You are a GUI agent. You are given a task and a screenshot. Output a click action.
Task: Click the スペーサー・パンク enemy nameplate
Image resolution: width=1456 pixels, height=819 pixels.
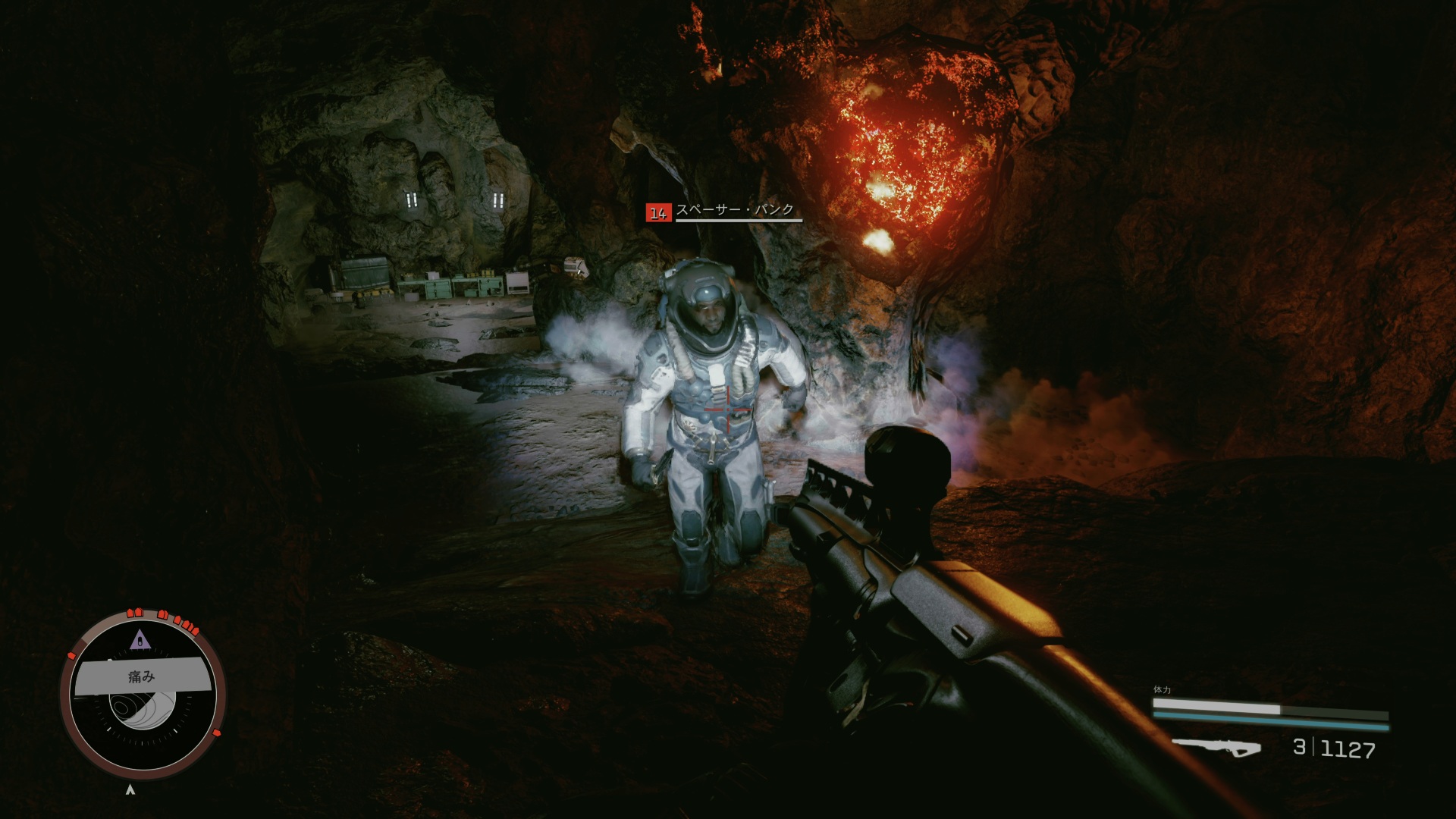coord(735,210)
